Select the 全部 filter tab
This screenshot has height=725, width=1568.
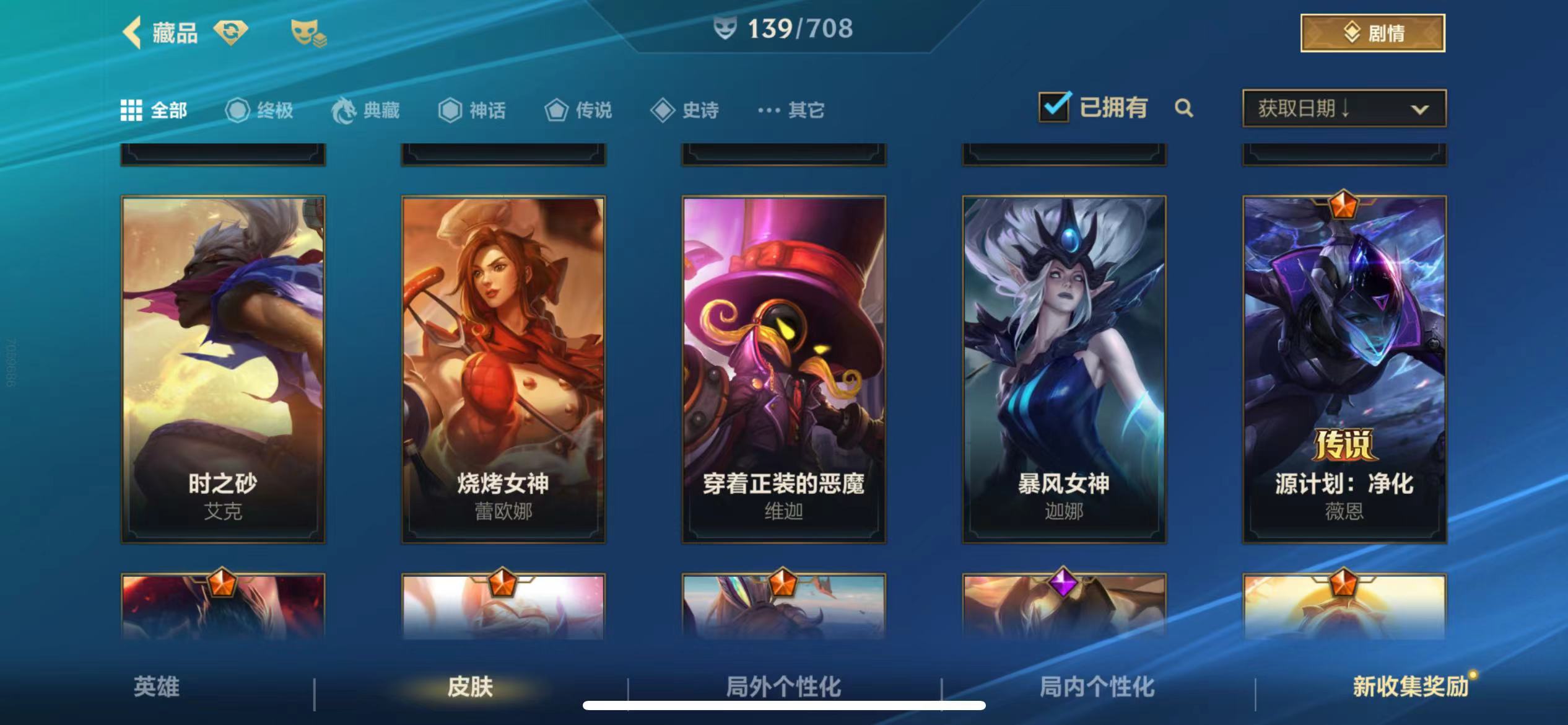click(154, 110)
